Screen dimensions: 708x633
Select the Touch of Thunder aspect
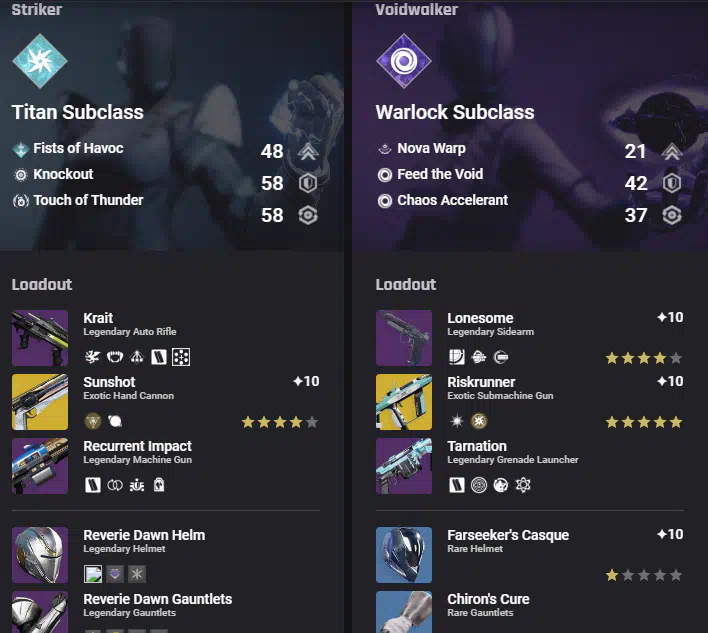point(88,200)
